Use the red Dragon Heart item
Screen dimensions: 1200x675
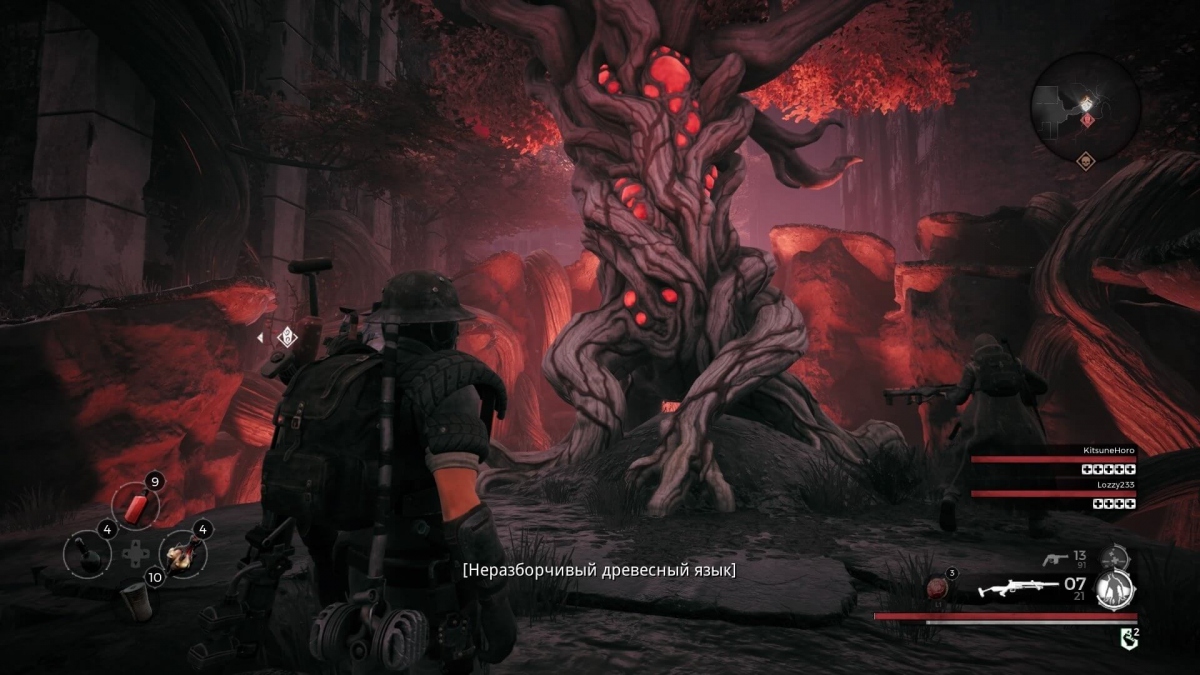click(x=940, y=588)
